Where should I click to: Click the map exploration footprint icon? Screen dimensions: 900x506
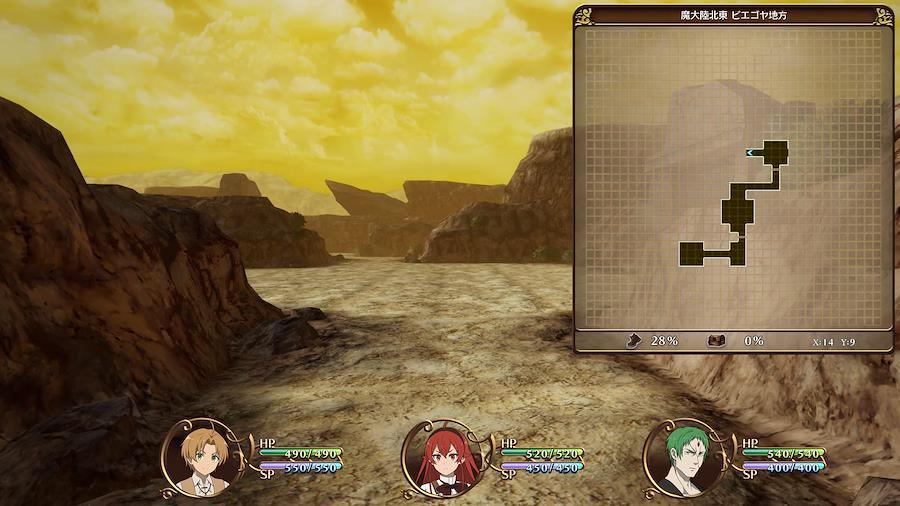click(633, 340)
